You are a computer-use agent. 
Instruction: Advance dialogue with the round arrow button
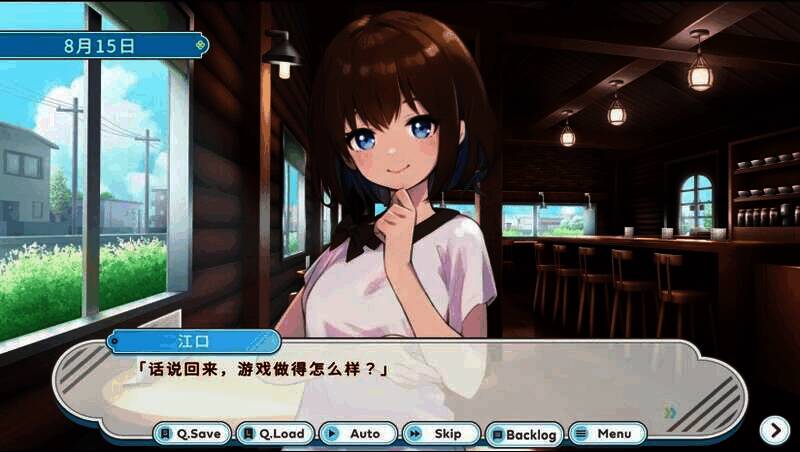tap(774, 430)
